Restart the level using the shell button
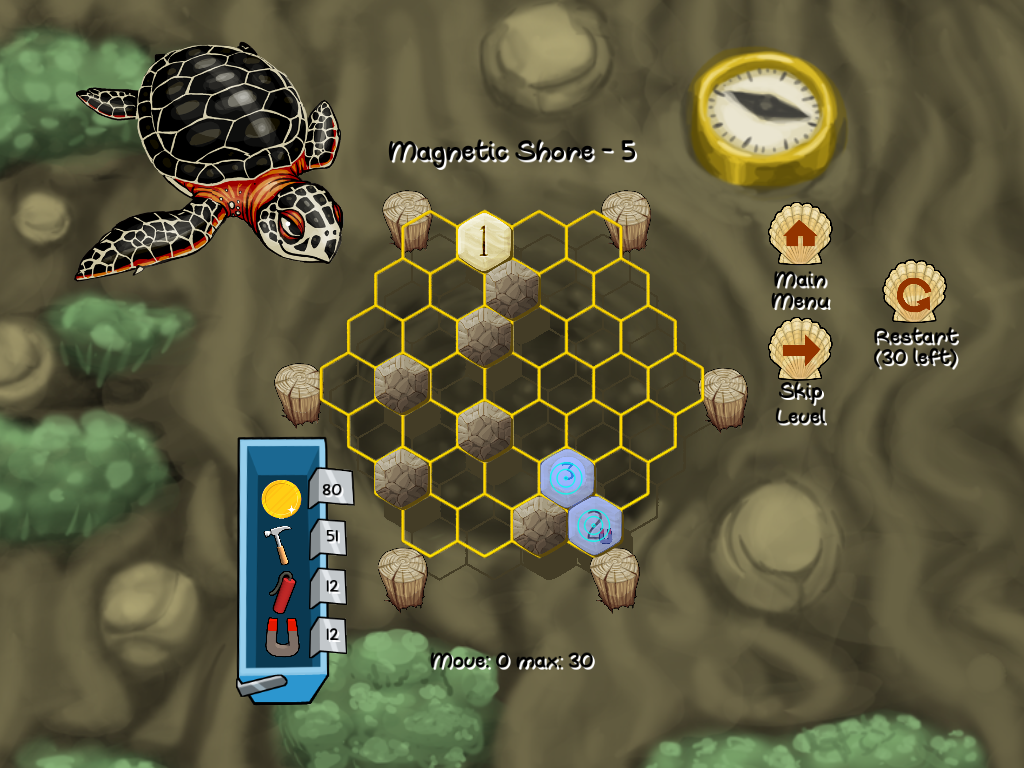The width and height of the screenshot is (1024, 768). [914, 293]
